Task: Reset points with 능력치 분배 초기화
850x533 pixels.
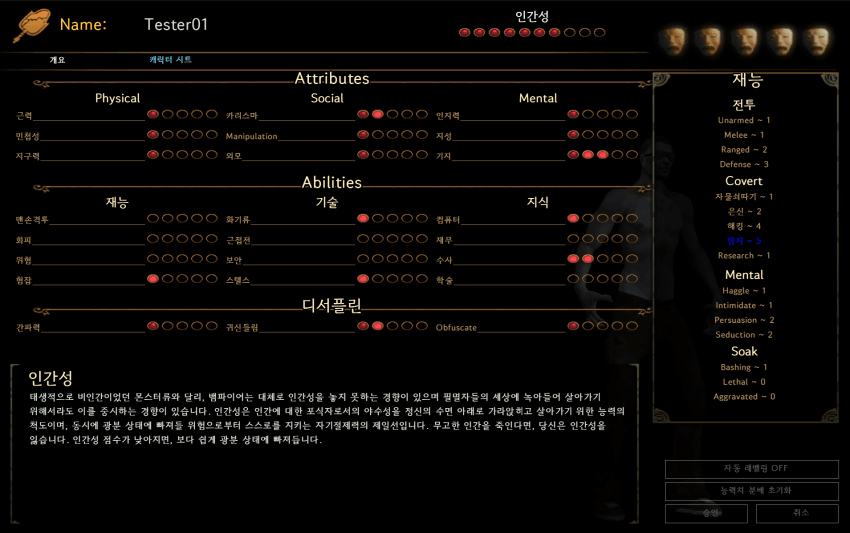Action: pos(751,491)
